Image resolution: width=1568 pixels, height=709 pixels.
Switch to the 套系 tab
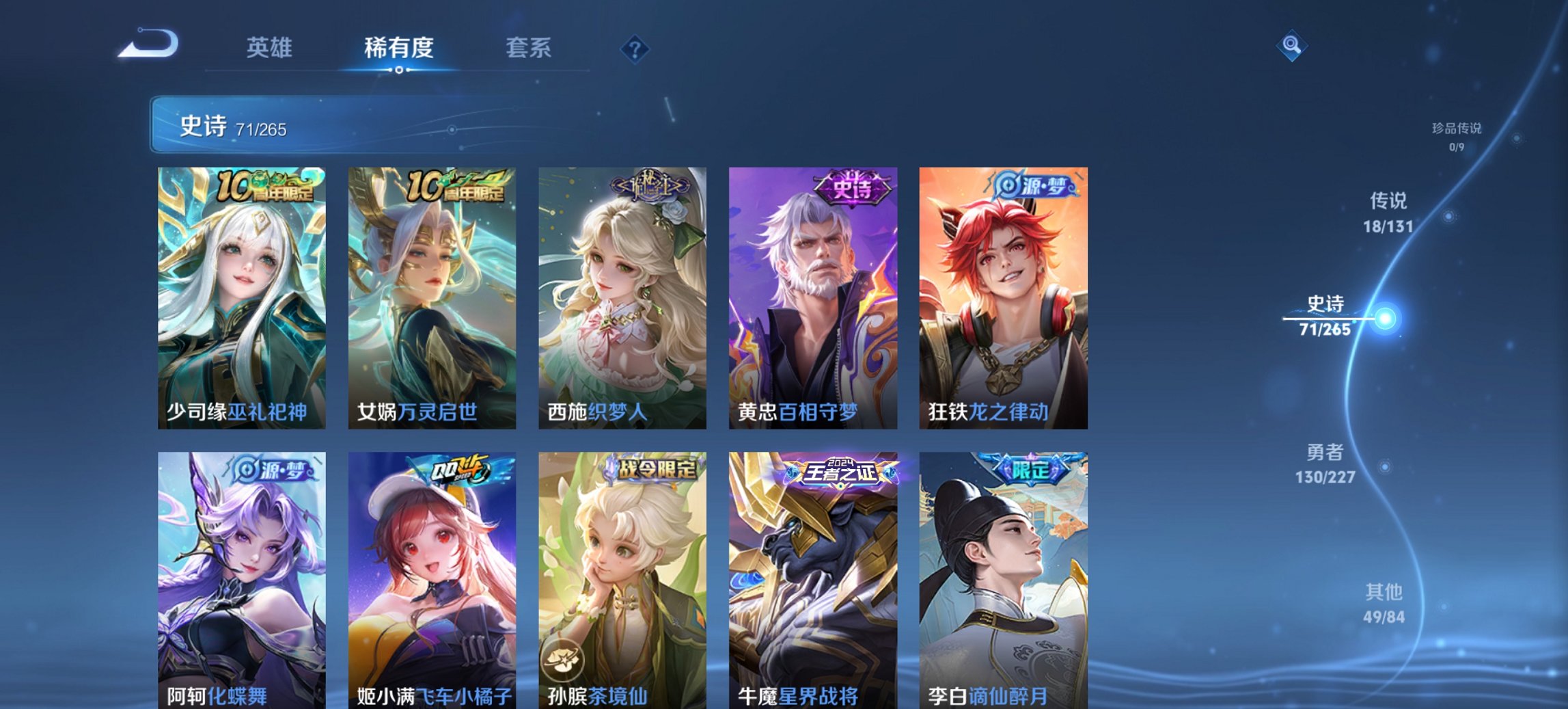pyautogui.click(x=529, y=48)
